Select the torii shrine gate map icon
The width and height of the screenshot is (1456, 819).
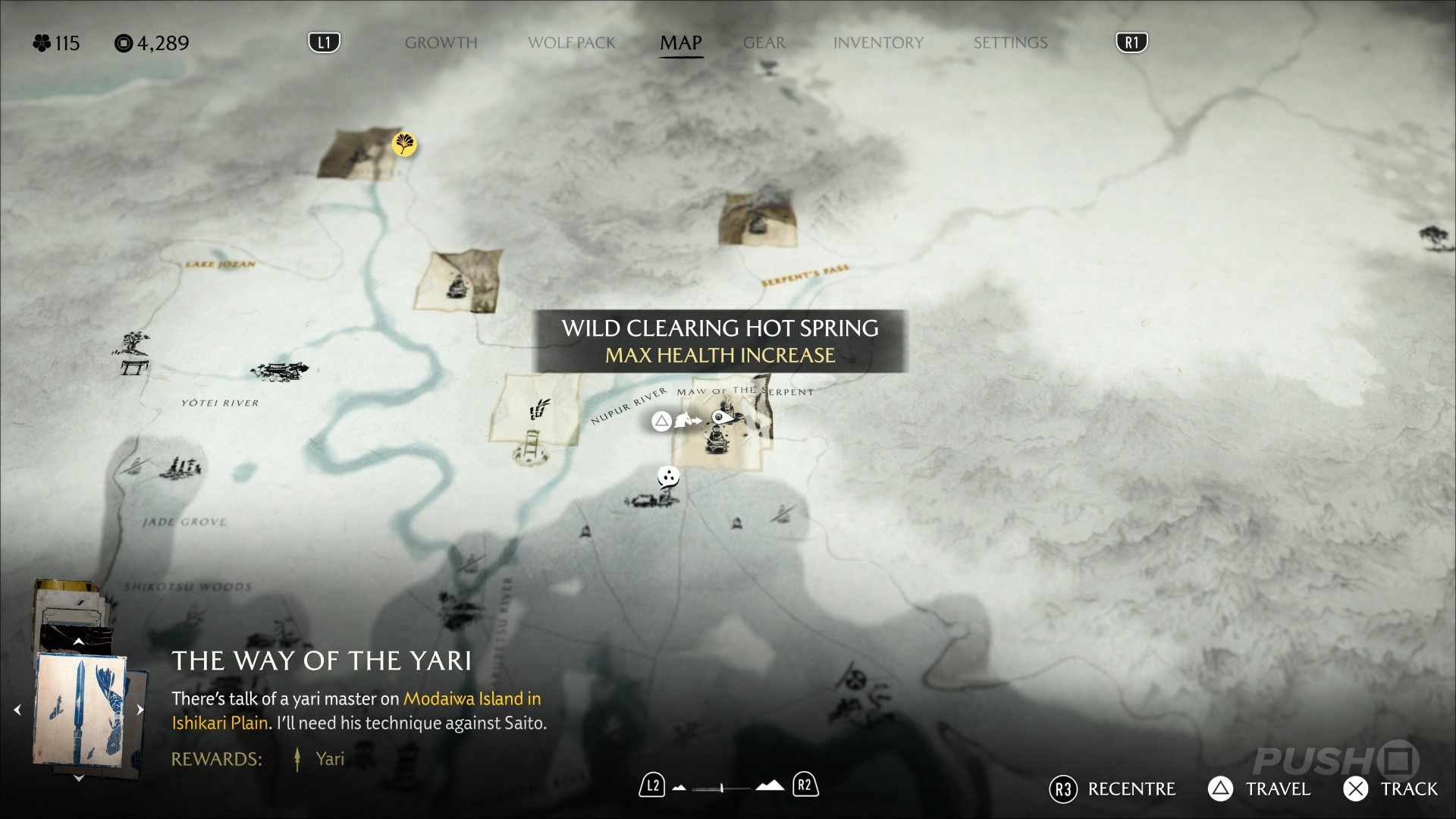pyautogui.click(x=134, y=368)
